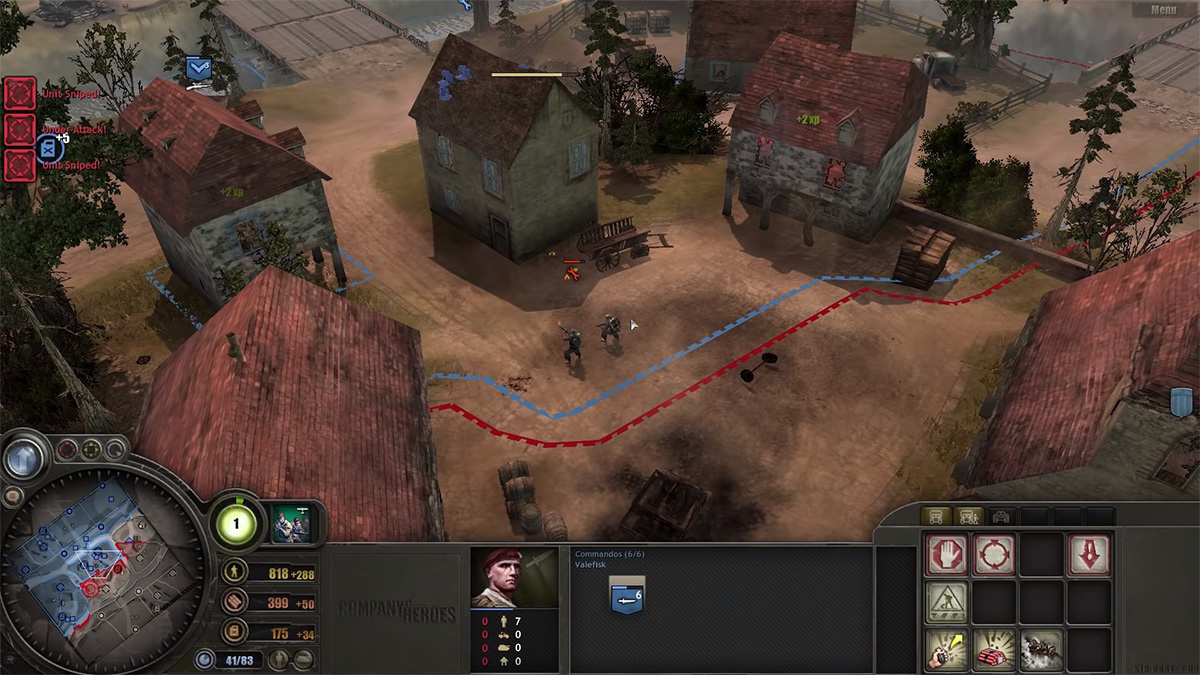Activate the Halt (hand) command

[x=946, y=554]
